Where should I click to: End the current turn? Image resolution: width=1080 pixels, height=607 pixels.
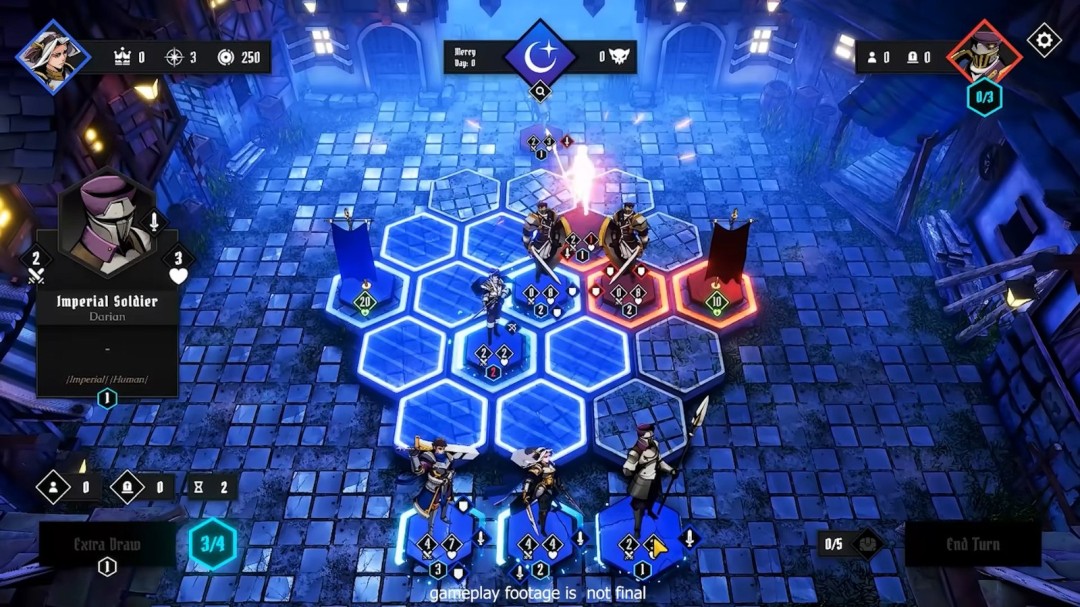coord(972,545)
